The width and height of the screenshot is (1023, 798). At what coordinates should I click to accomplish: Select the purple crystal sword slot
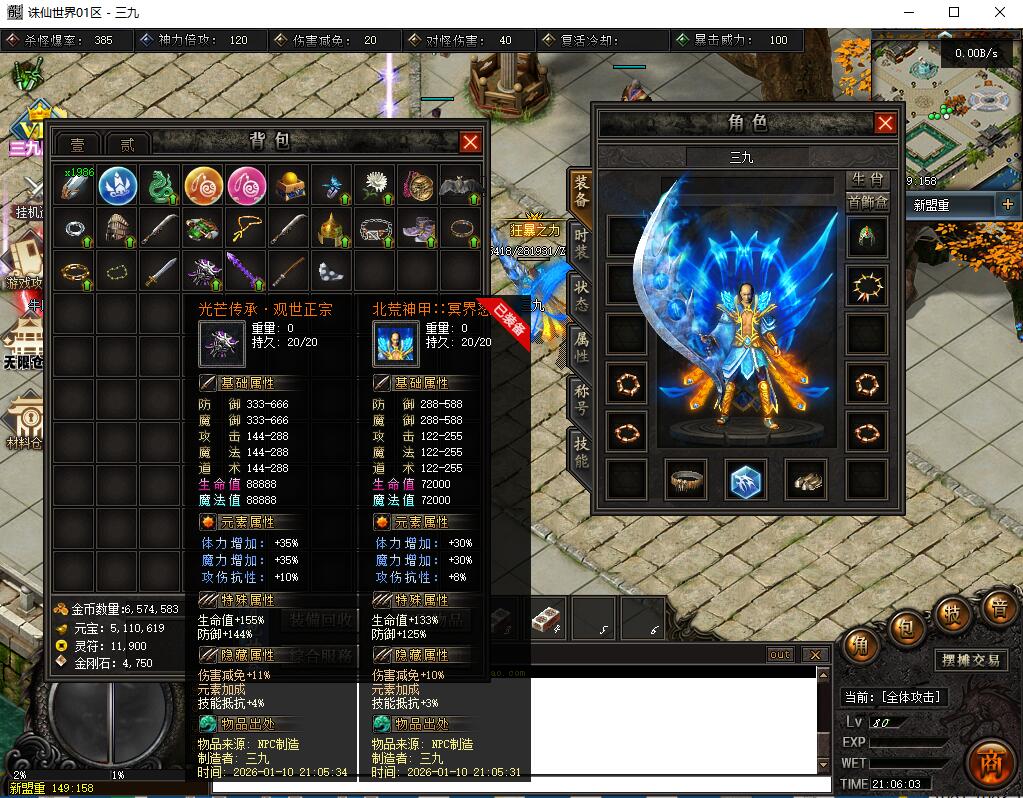point(246,271)
